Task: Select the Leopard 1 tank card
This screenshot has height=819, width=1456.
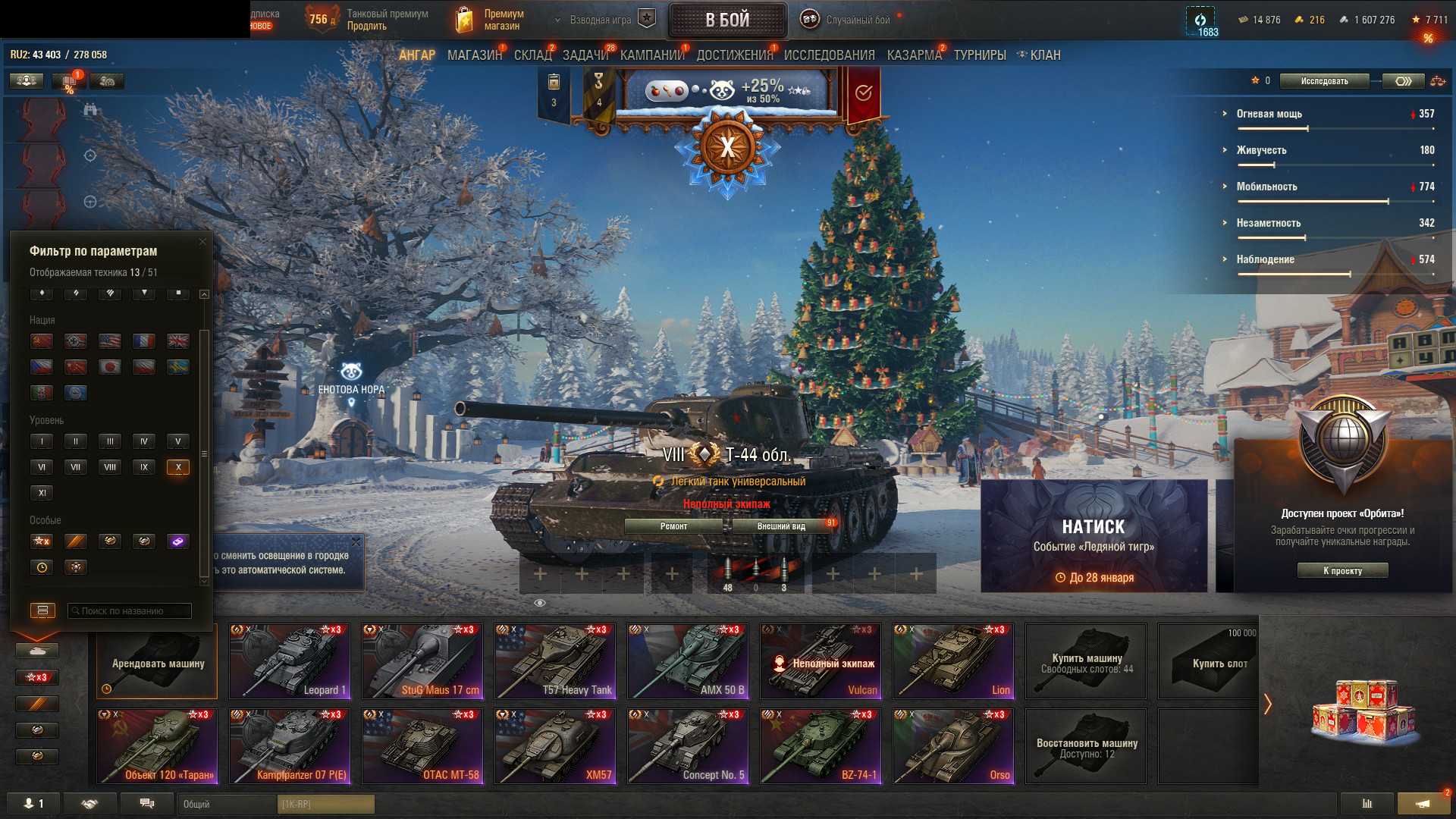Action: (x=290, y=661)
